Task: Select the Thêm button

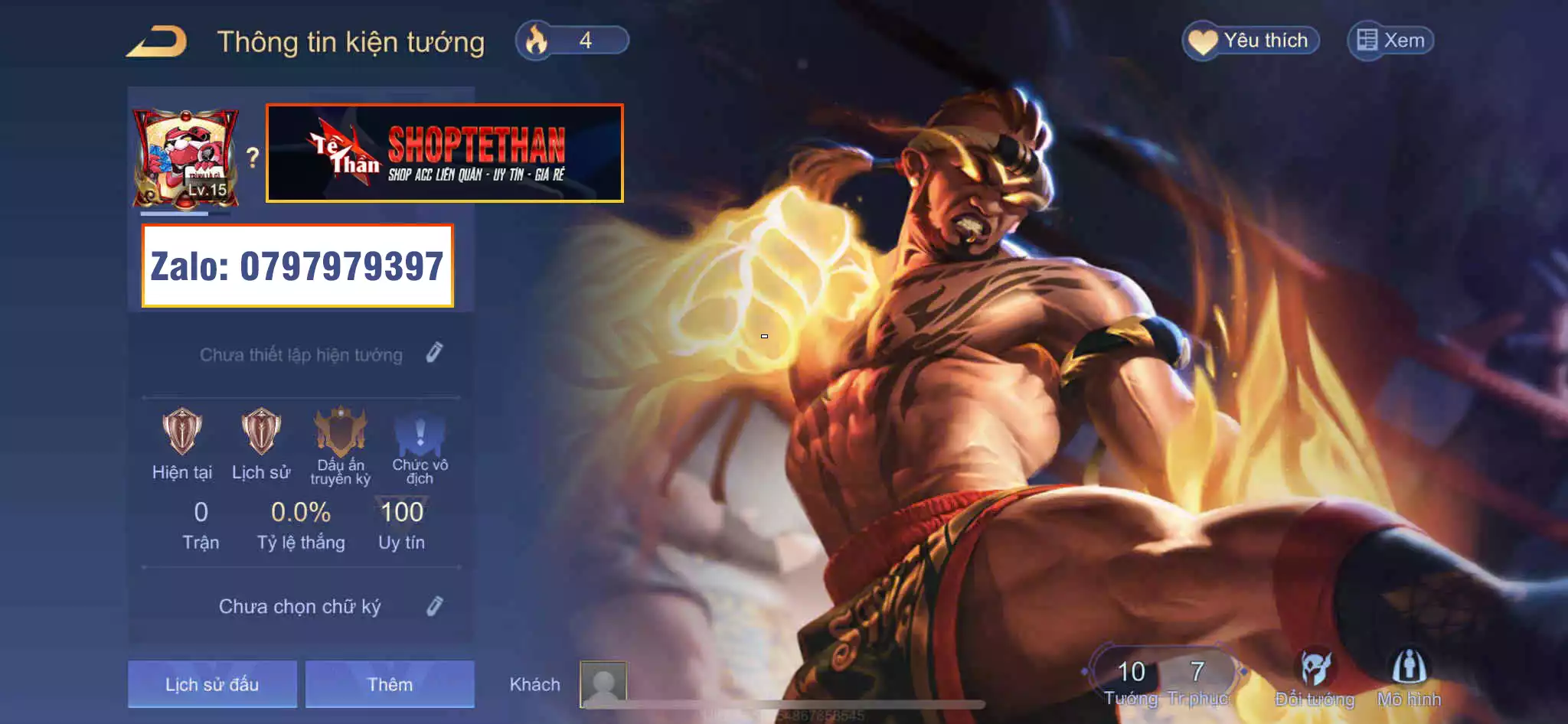Action: [390, 683]
